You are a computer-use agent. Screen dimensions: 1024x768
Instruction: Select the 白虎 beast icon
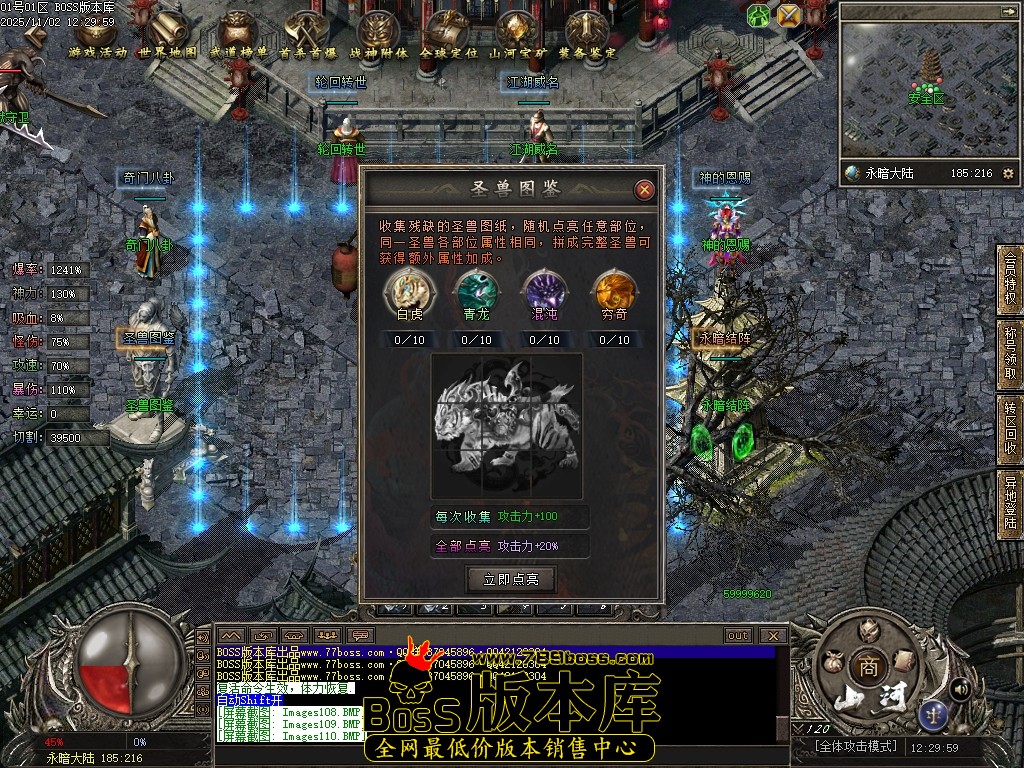click(410, 290)
